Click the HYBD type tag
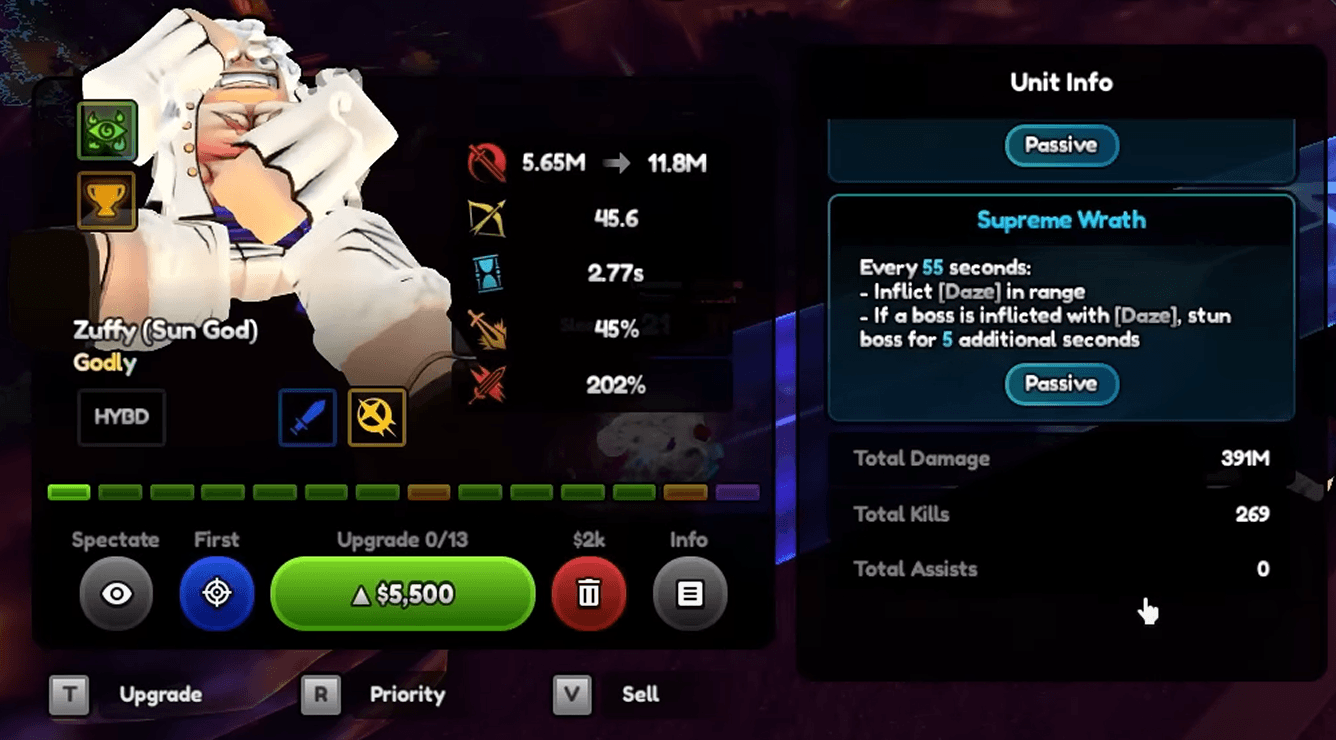The height and width of the screenshot is (740, 1336). [121, 417]
